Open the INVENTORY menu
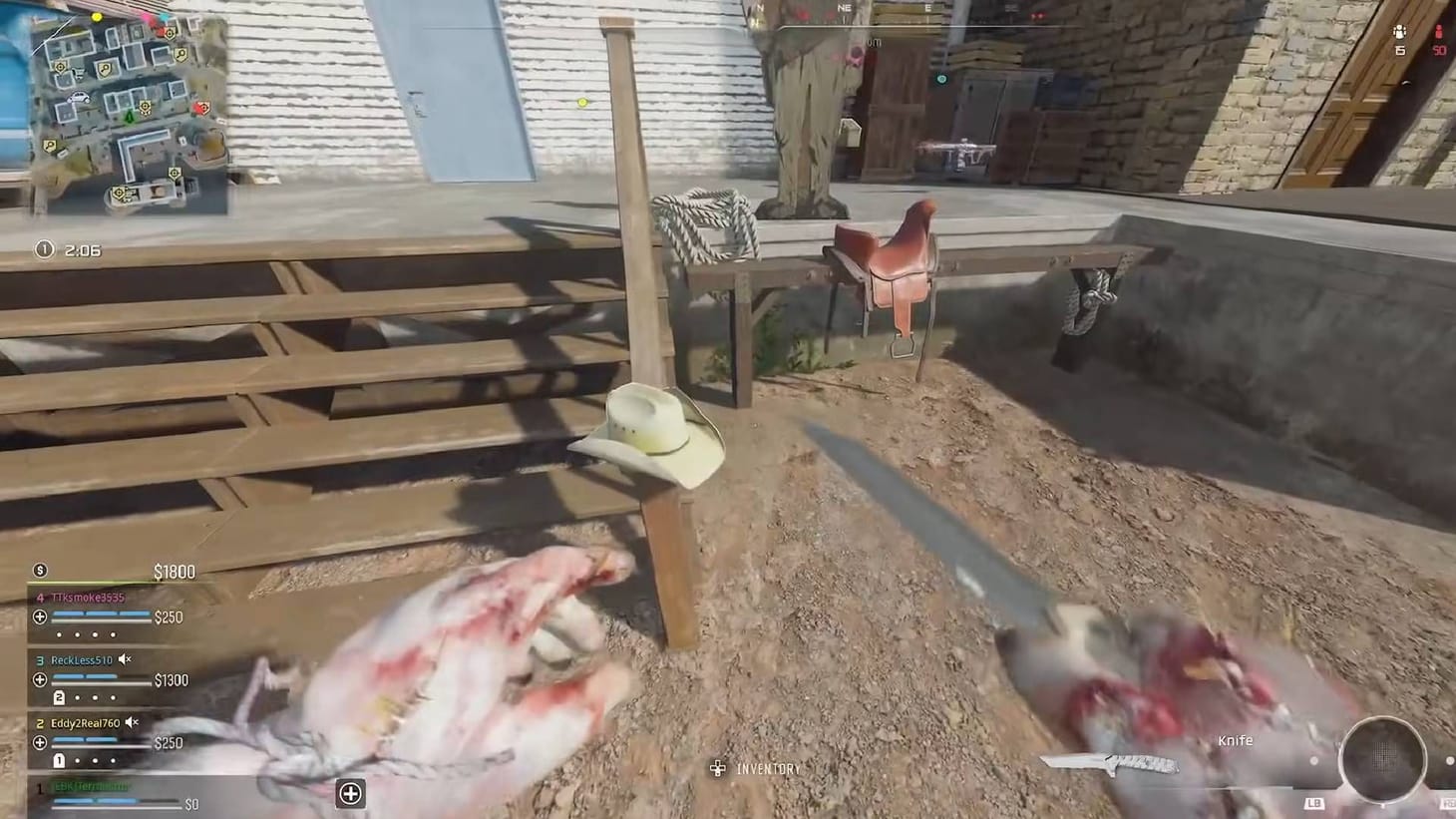The height and width of the screenshot is (819, 1456). 766,768
